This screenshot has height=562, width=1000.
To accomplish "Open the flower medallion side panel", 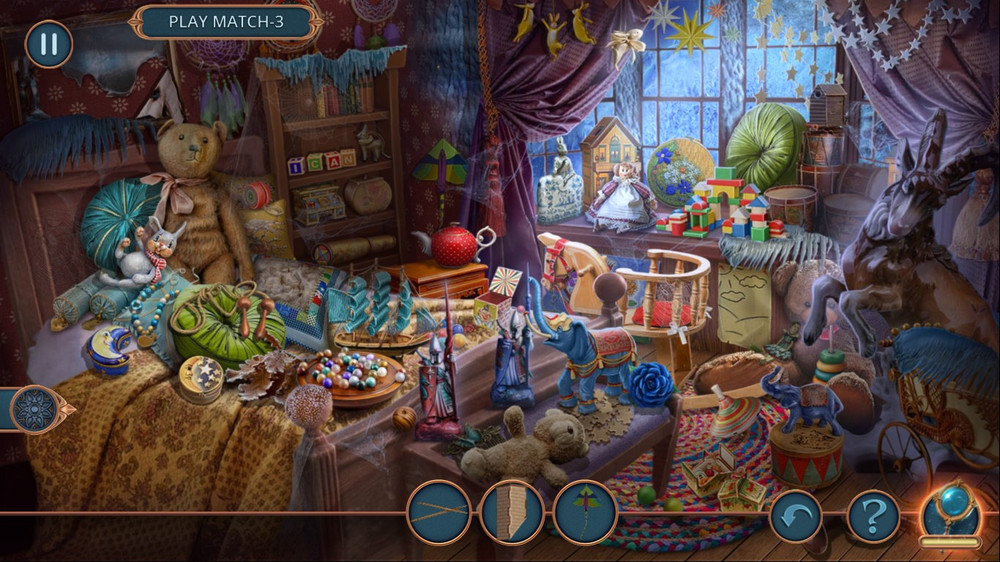I will [x=38, y=408].
